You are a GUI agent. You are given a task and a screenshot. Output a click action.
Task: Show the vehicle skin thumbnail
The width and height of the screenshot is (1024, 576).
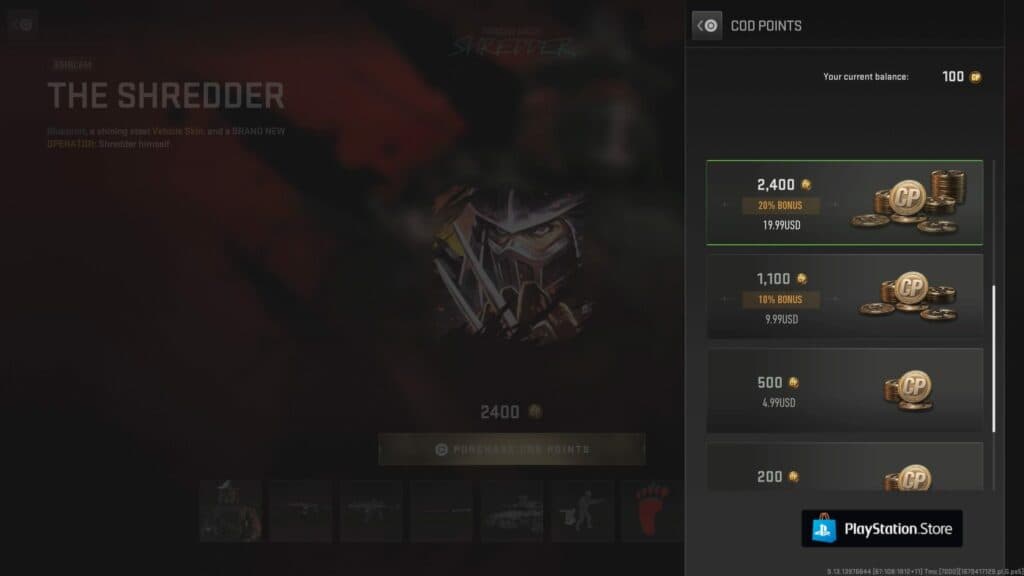[x=511, y=511]
